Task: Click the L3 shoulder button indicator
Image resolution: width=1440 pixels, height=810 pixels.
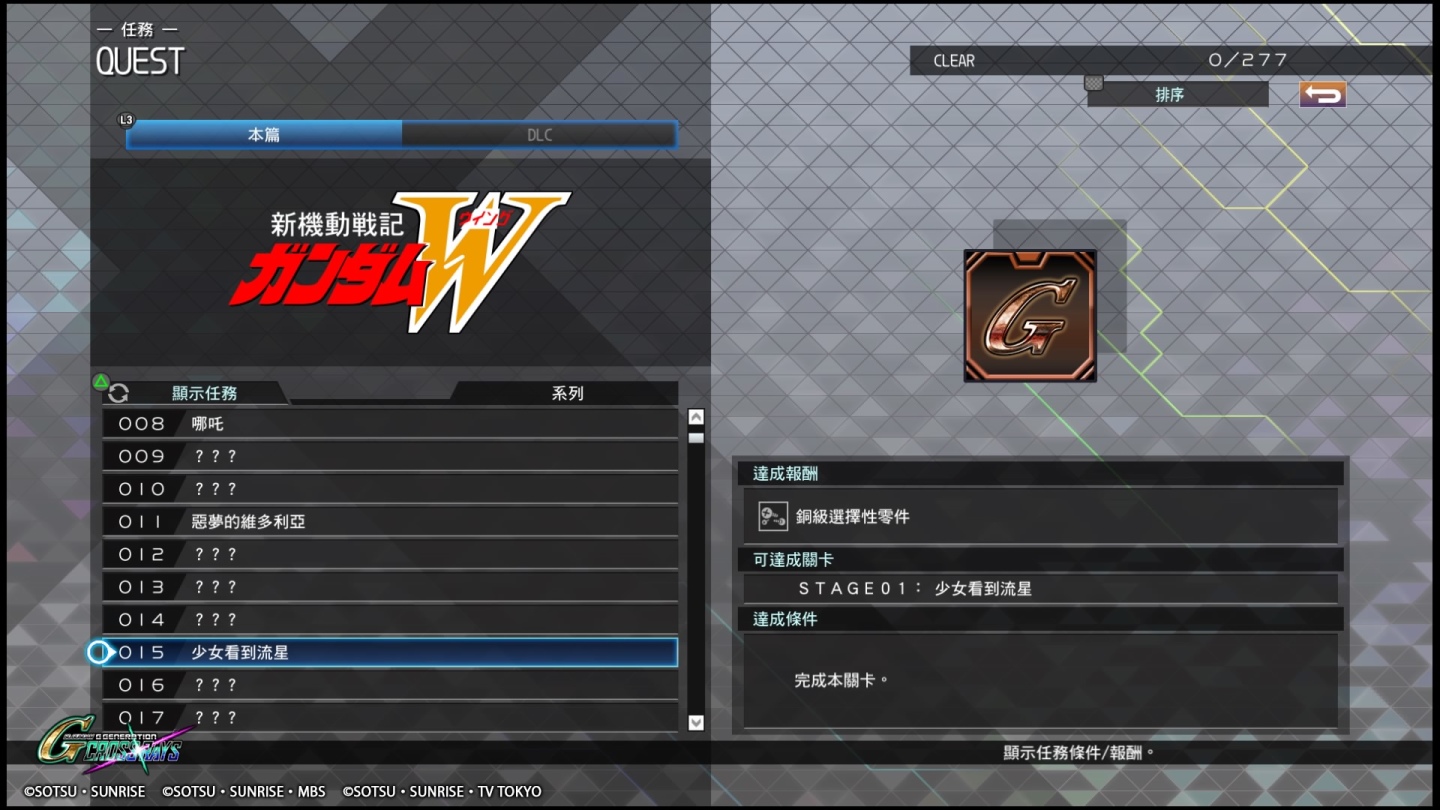Action: pyautogui.click(x=125, y=119)
